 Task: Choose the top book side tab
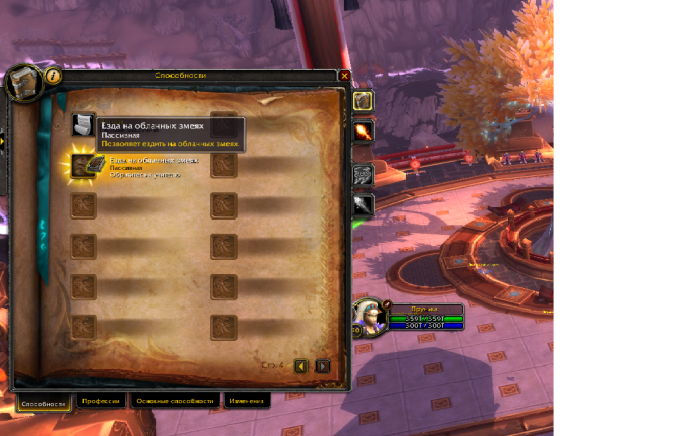[x=362, y=101]
